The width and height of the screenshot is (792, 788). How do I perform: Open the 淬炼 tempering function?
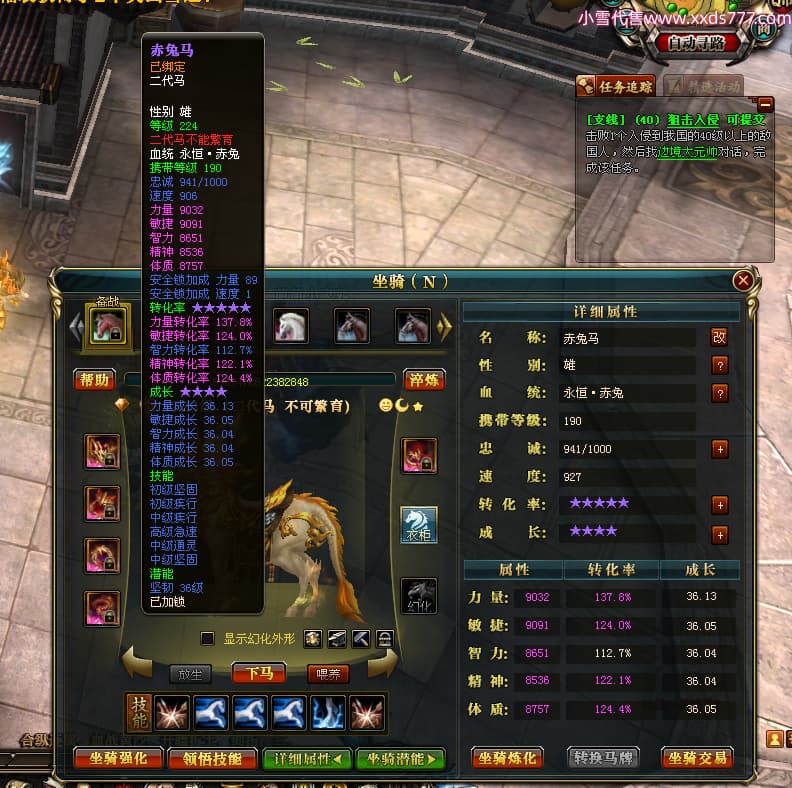coord(424,380)
